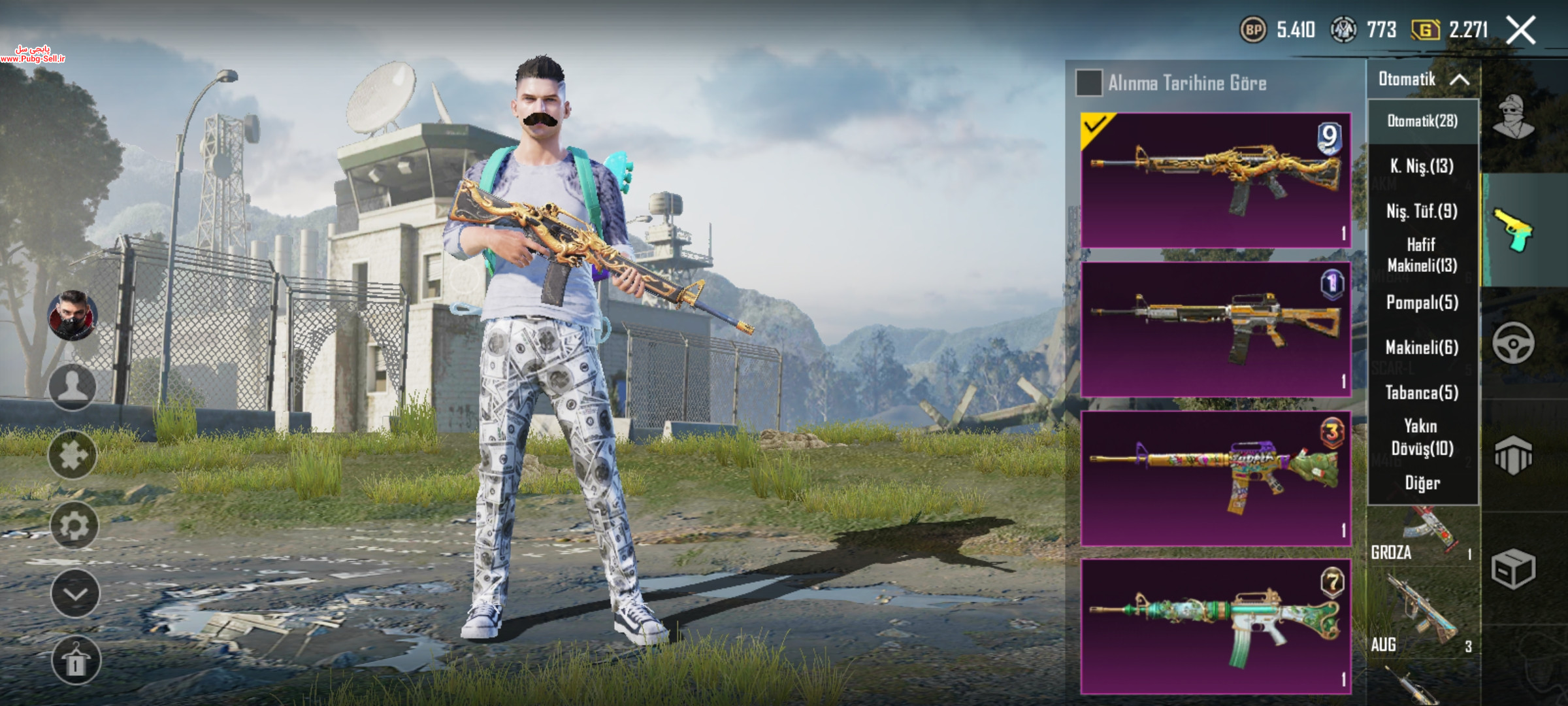Select the Otomatik(28) filter entry

(1422, 121)
